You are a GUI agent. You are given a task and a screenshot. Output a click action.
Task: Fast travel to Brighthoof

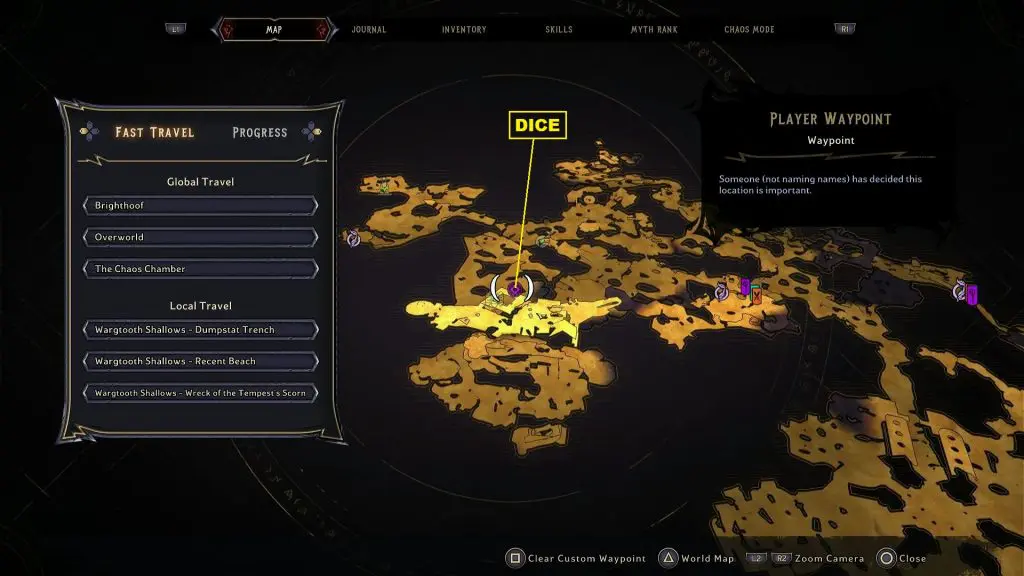201,205
